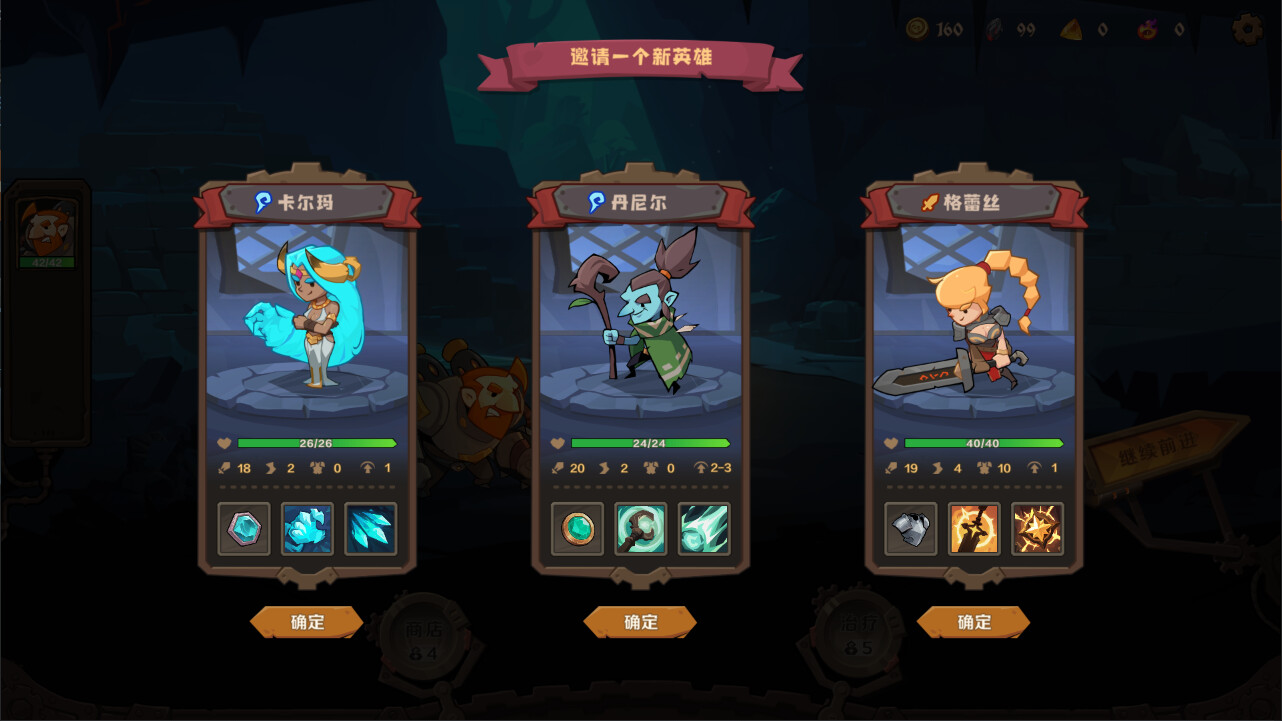
Task: Open the dwarf party member portrait
Action: 49,232
